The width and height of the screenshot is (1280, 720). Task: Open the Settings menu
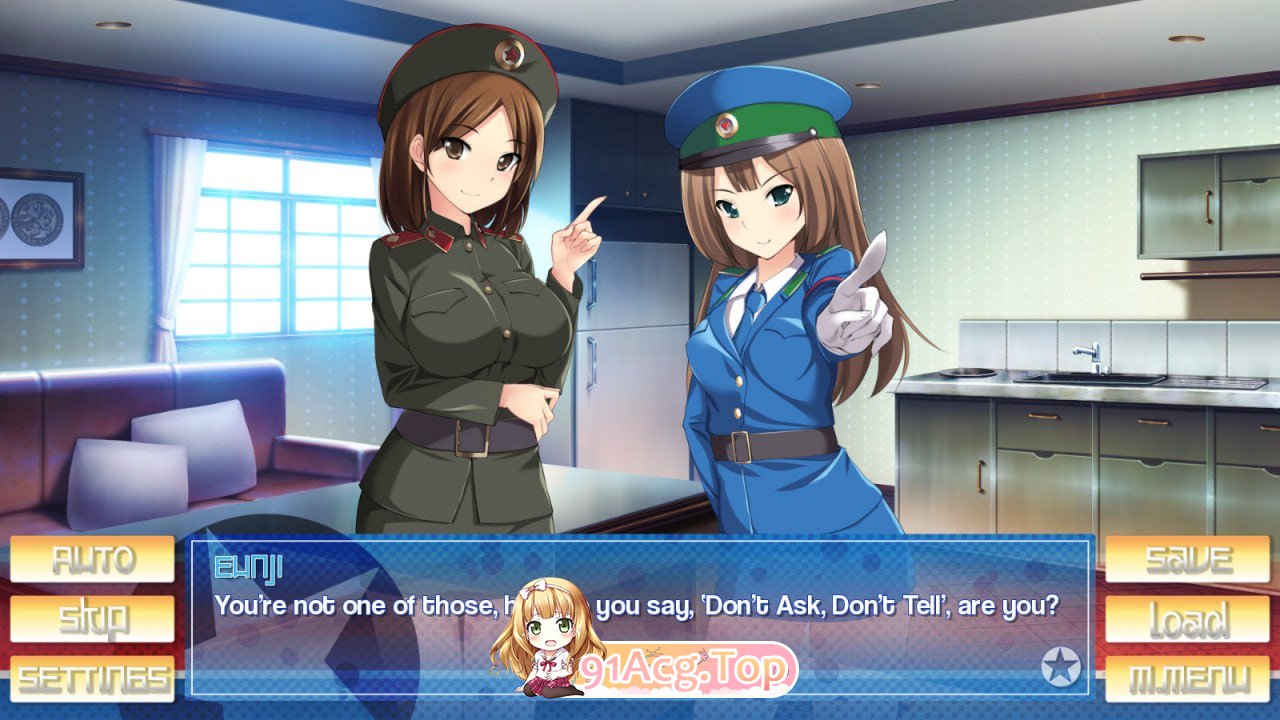(92, 679)
